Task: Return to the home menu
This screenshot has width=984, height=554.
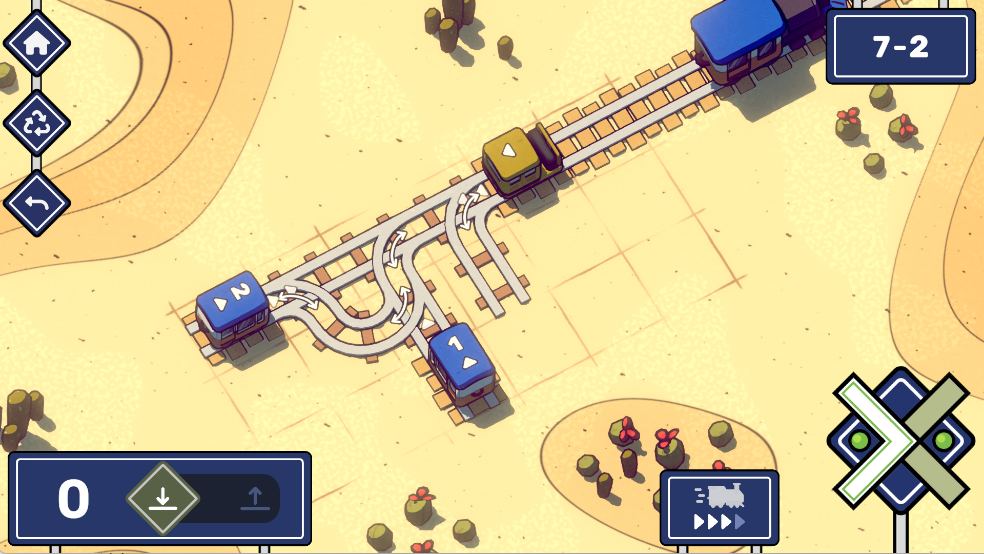Action: click(36, 43)
